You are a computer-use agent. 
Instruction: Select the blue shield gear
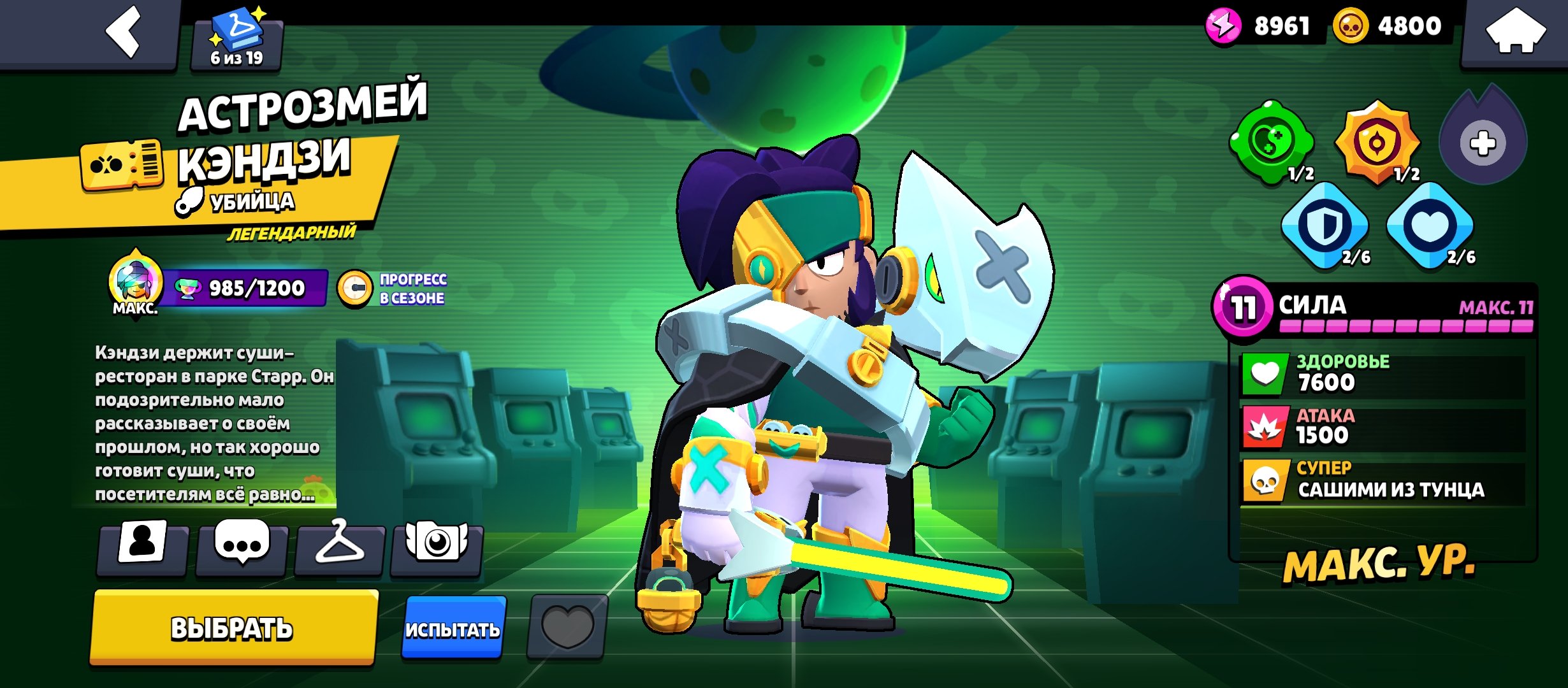(x=1325, y=225)
